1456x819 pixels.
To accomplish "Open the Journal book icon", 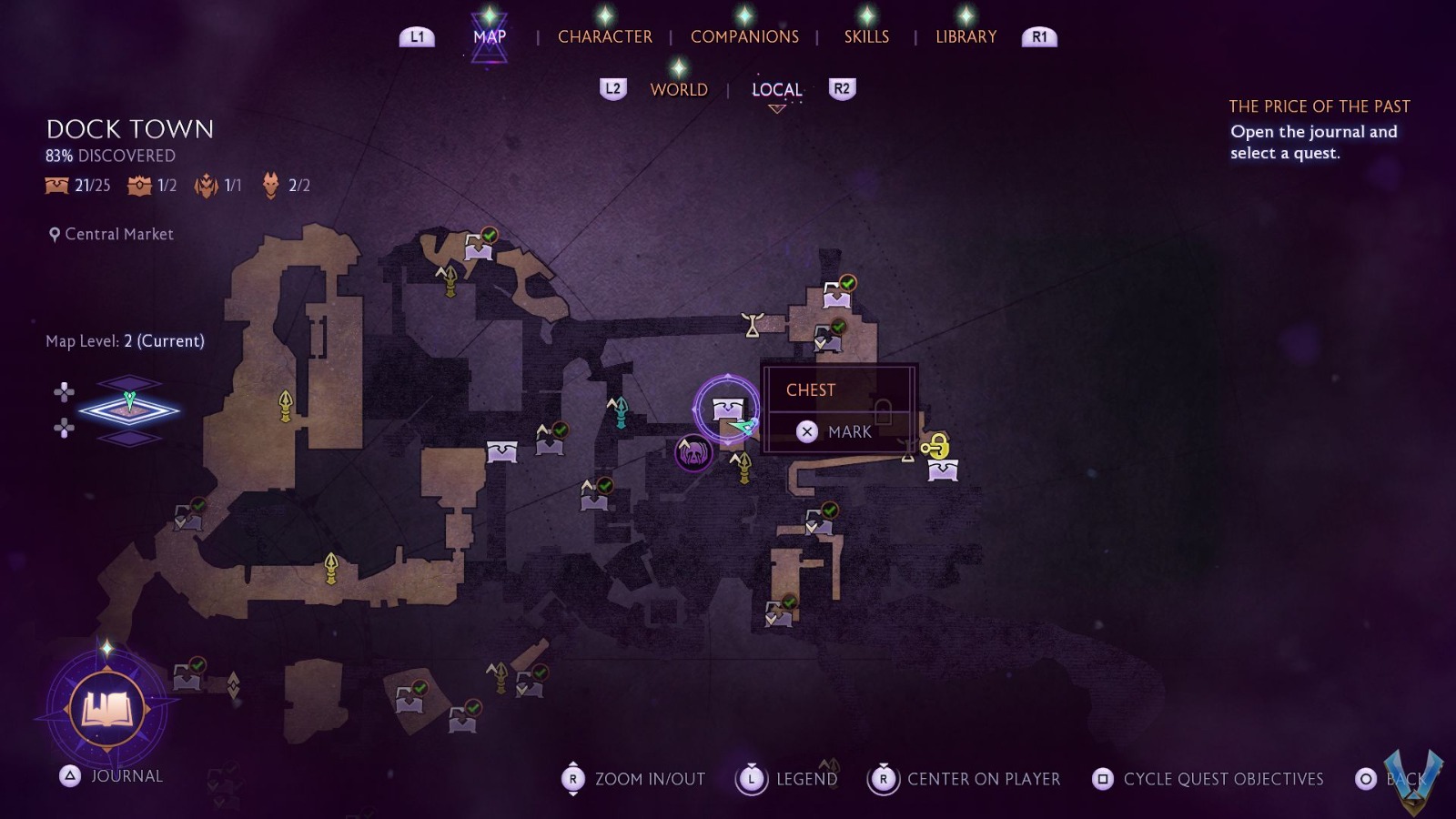I will click(x=107, y=709).
